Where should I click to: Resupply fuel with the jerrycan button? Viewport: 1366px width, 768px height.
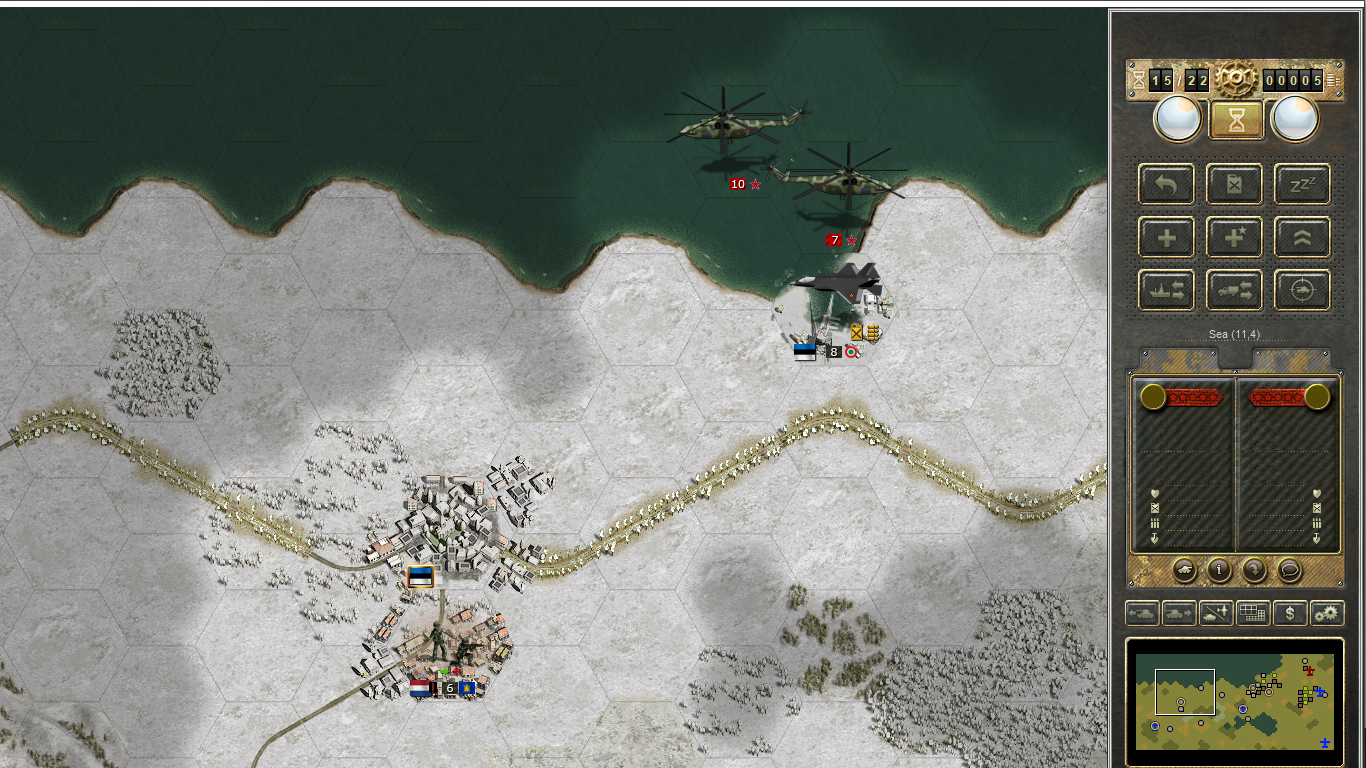click(1235, 184)
